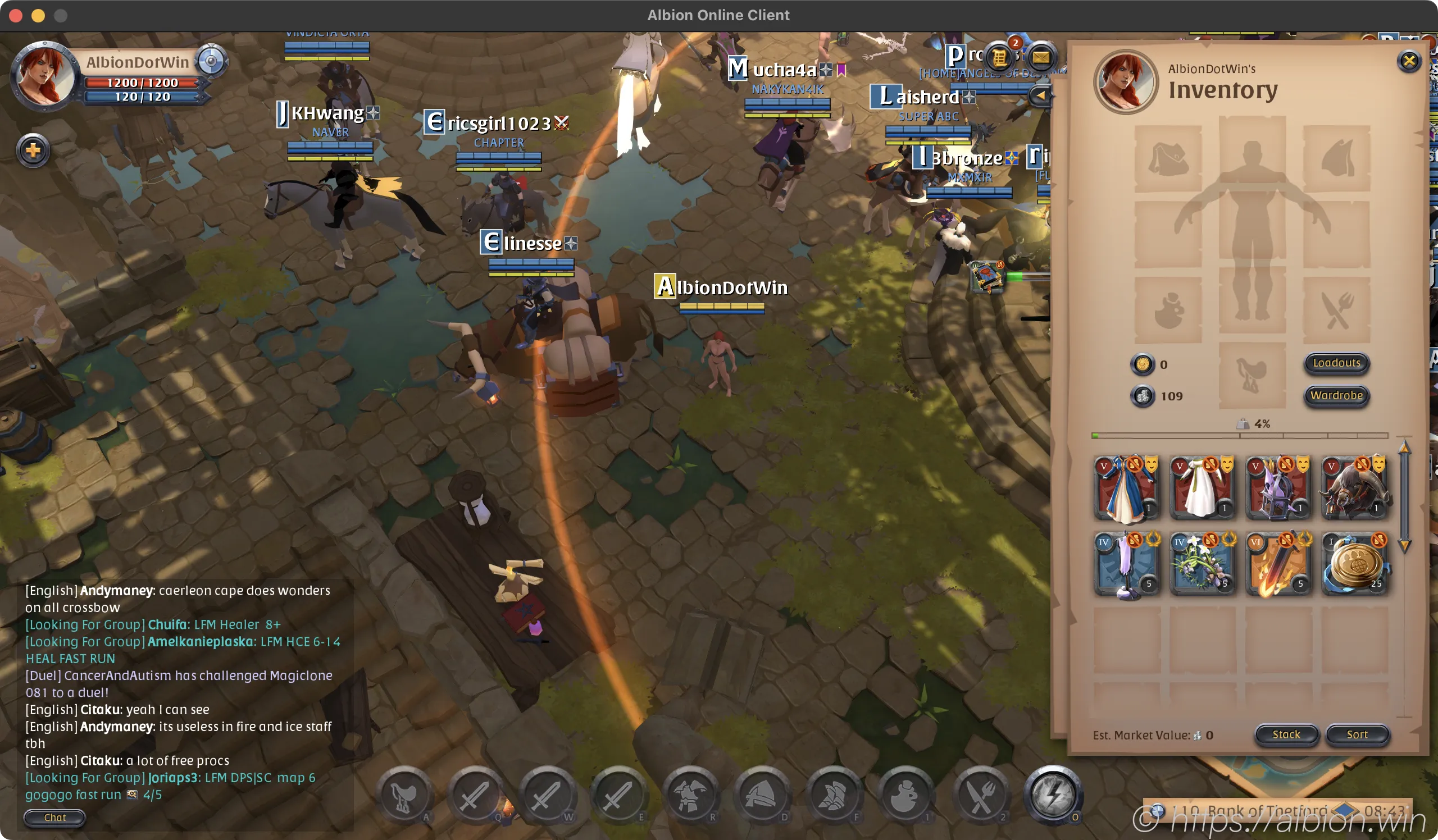Select the gold coin token stack
Screen dimensions: 1438x840
coord(1354,564)
